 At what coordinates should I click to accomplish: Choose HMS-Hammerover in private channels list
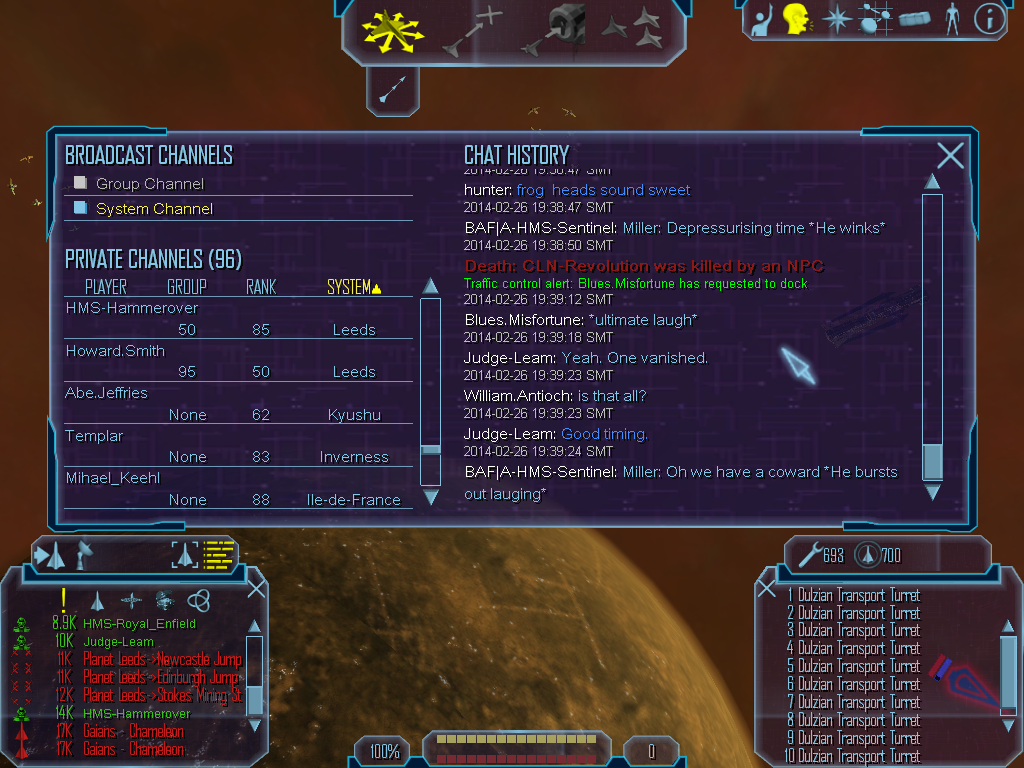(132, 308)
